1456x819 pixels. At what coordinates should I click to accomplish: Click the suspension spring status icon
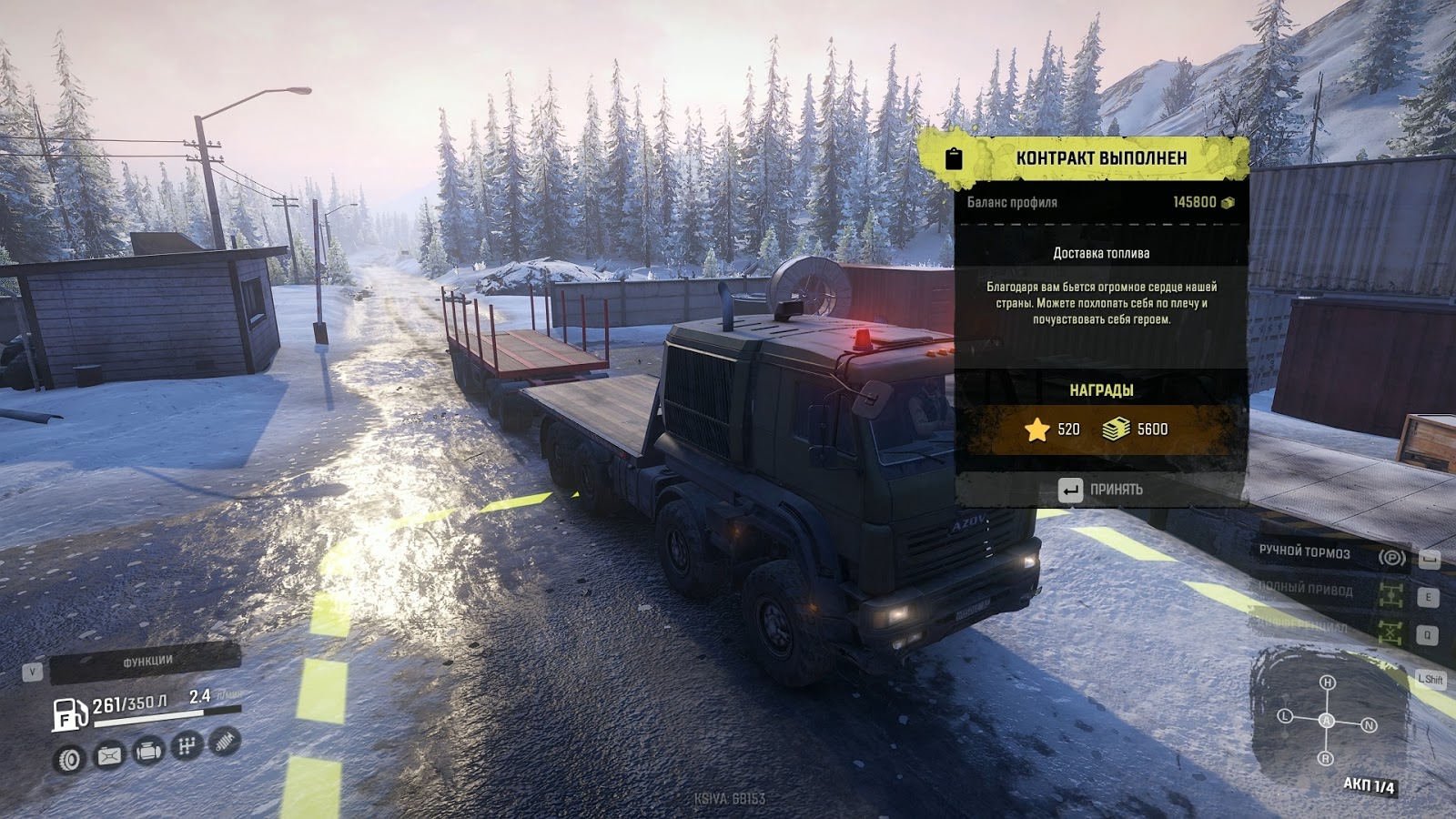tap(225, 743)
